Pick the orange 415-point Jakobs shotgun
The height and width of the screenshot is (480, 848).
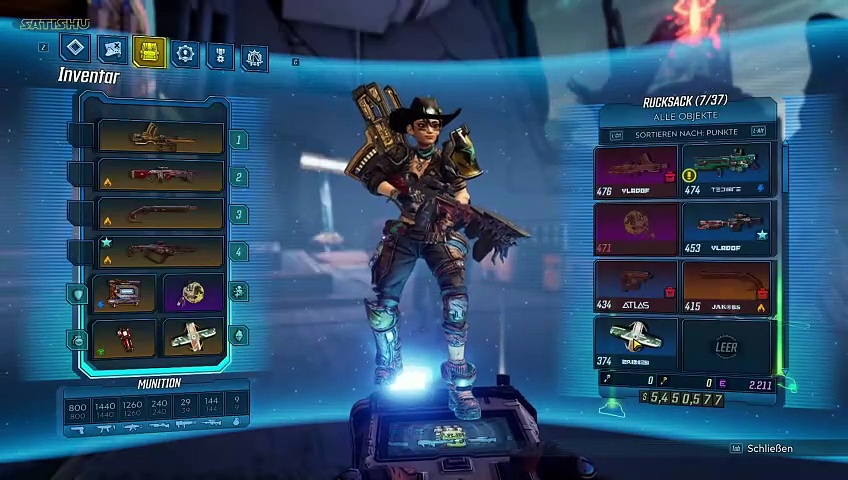[x=726, y=284]
